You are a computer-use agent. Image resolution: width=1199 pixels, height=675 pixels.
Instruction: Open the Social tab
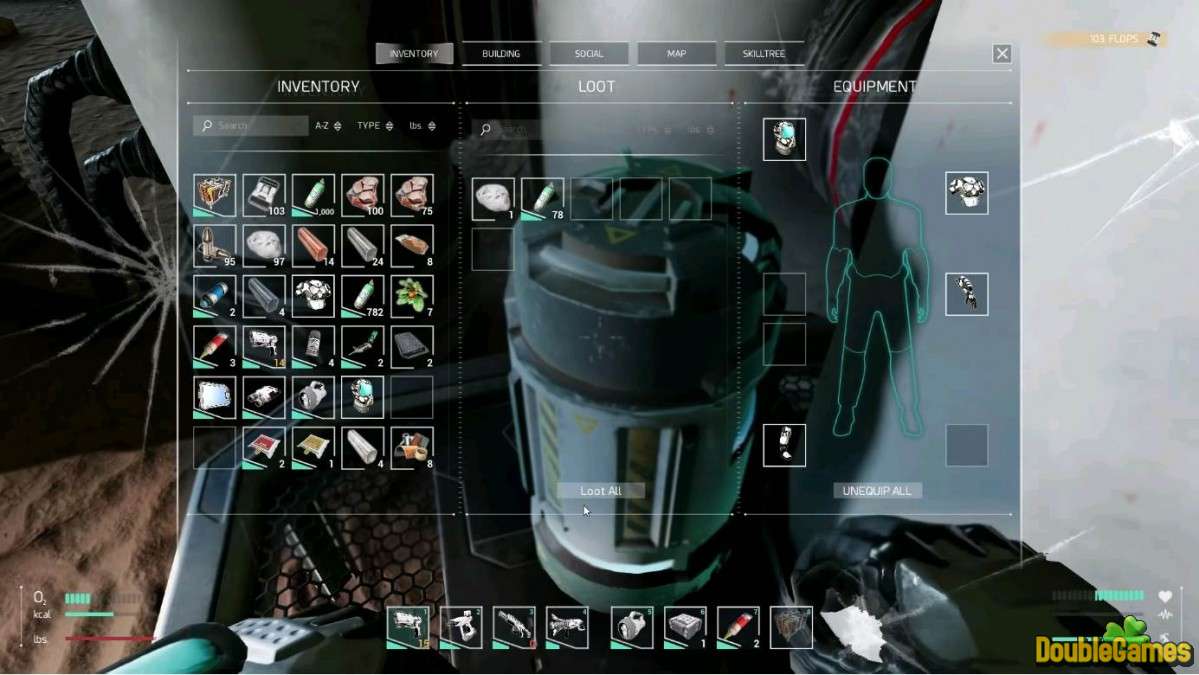click(589, 54)
